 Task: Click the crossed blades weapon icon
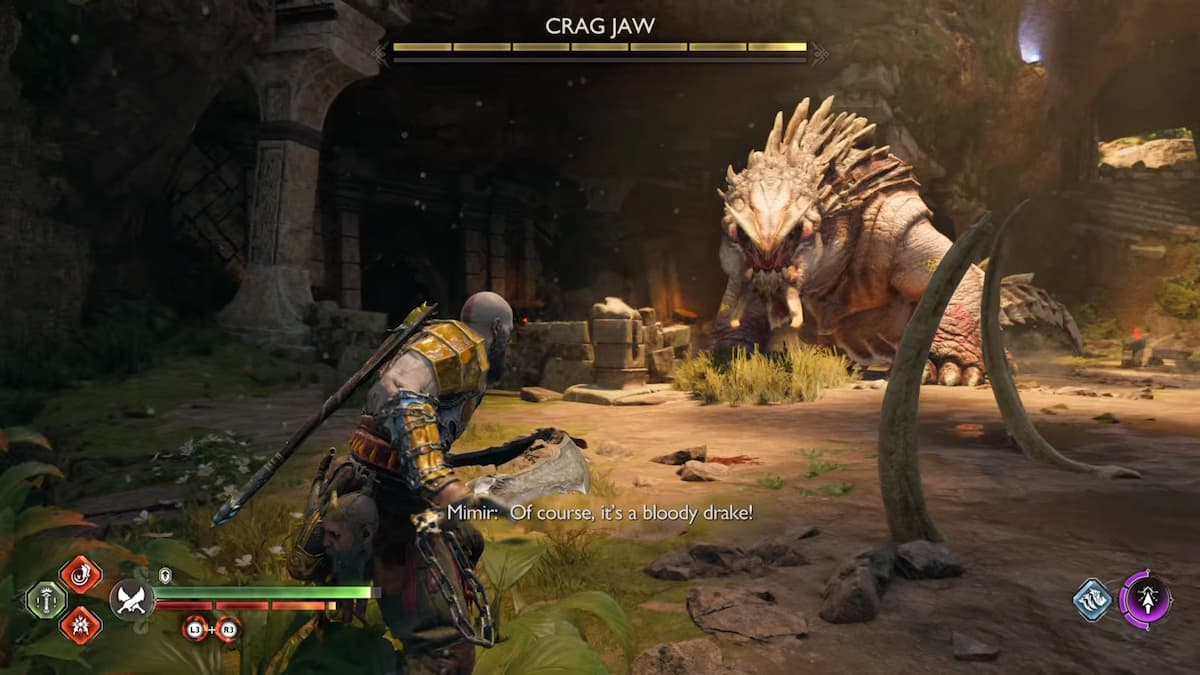click(131, 599)
